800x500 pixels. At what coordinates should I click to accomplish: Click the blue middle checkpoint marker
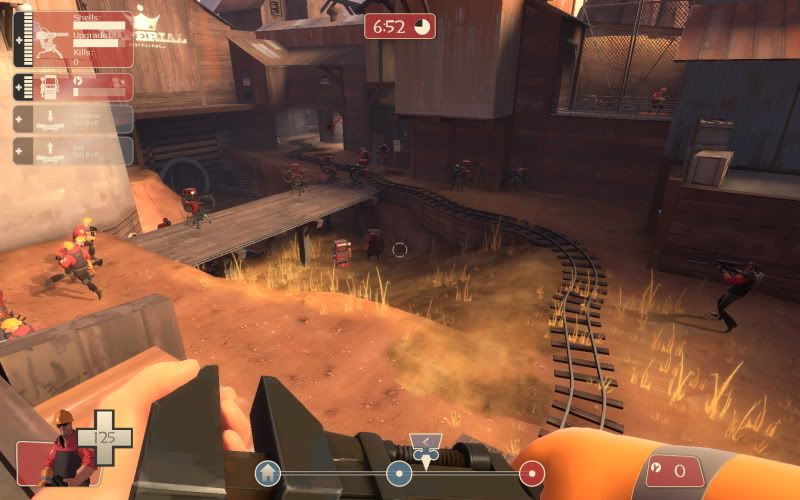tap(400, 473)
